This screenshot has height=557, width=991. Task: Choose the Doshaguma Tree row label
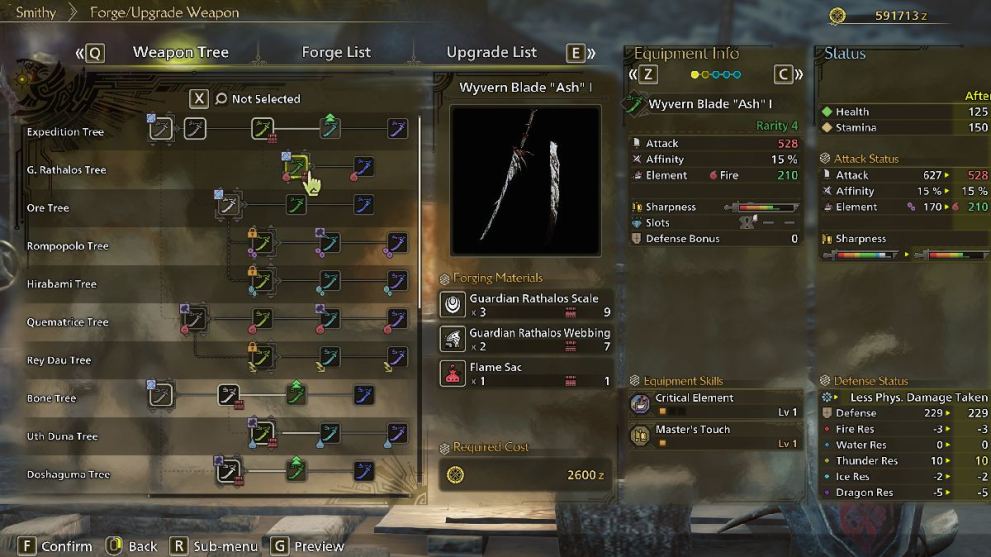(68, 474)
